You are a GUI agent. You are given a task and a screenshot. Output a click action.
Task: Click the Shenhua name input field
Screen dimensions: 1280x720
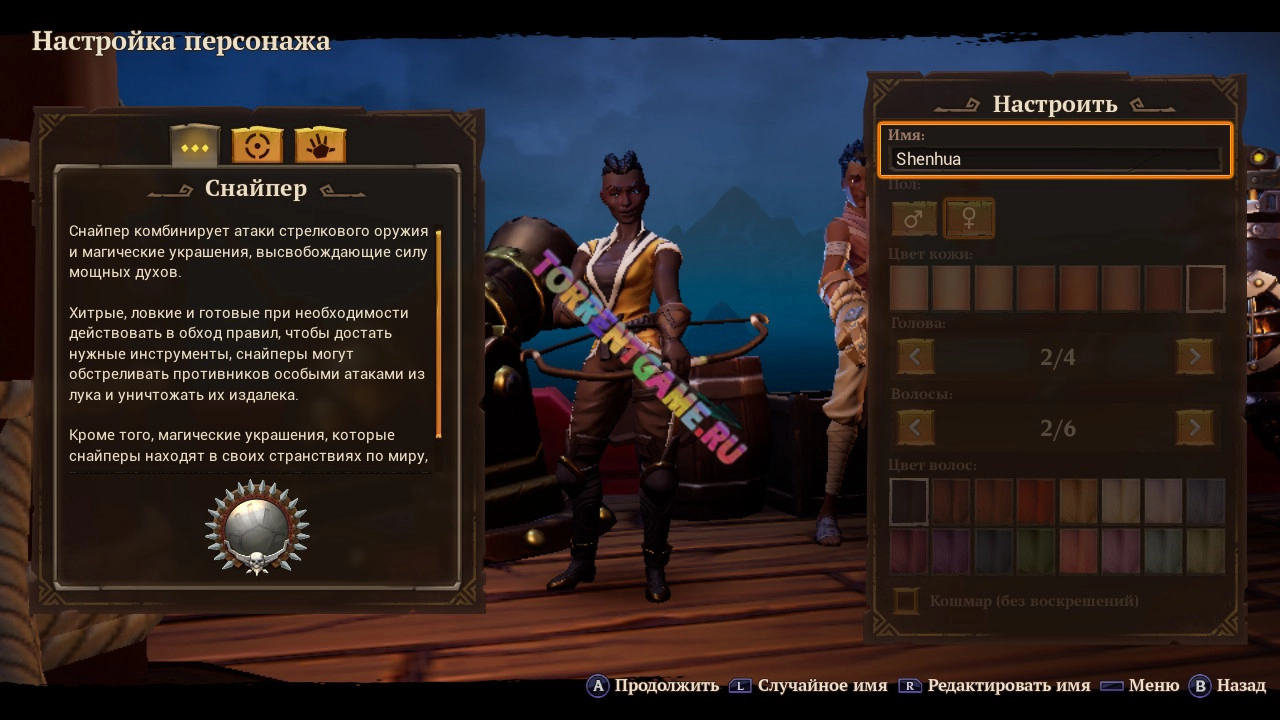[1056, 159]
